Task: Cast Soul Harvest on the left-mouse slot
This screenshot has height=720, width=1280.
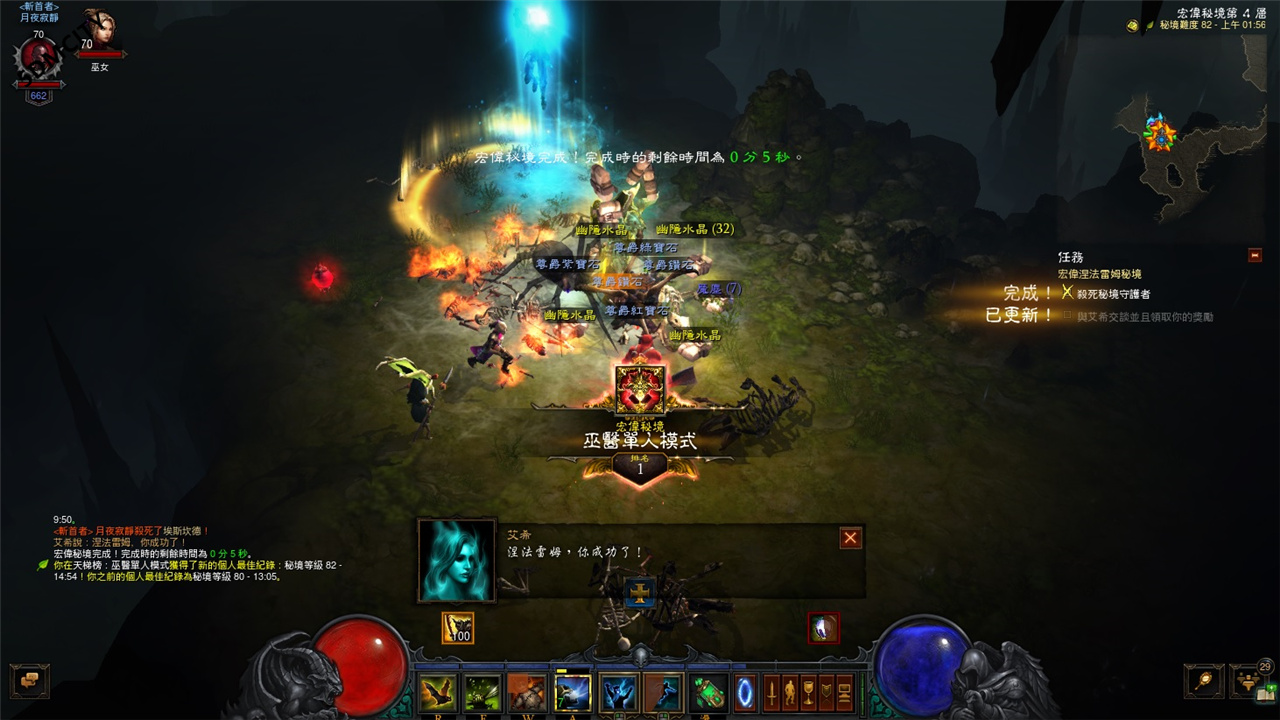Action: pos(618,690)
